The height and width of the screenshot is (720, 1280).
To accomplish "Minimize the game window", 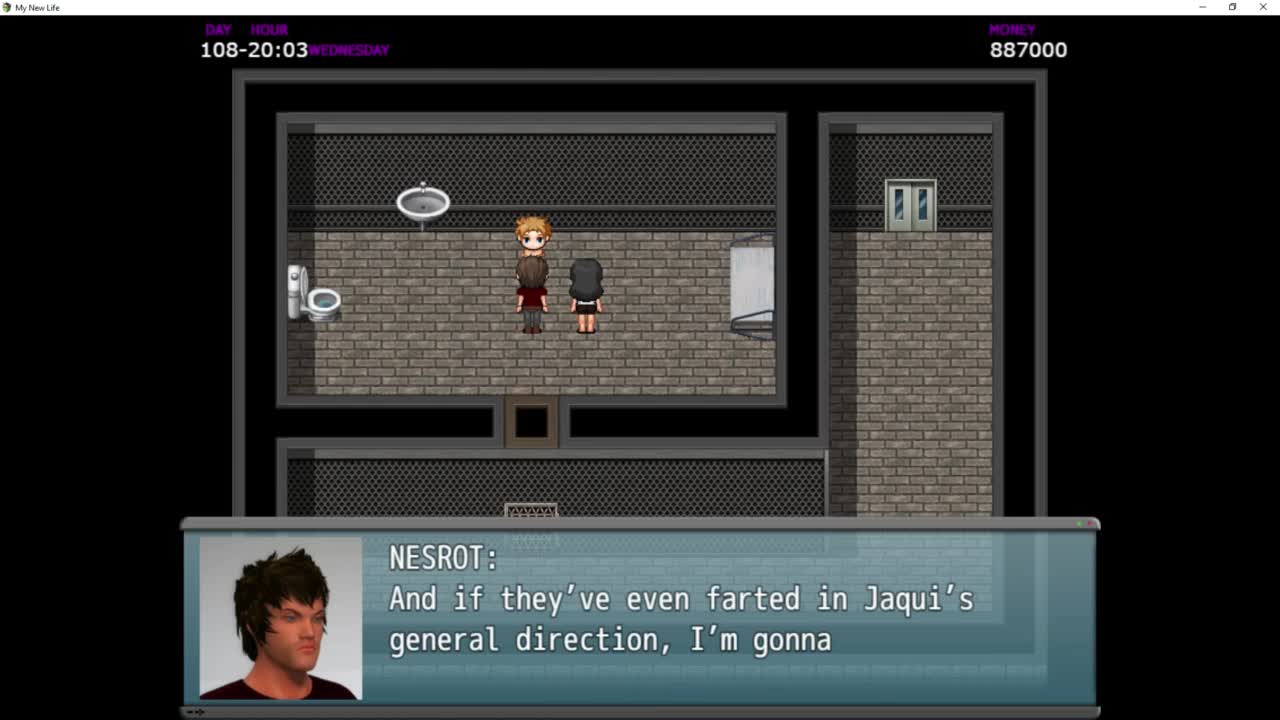I will [1202, 7].
